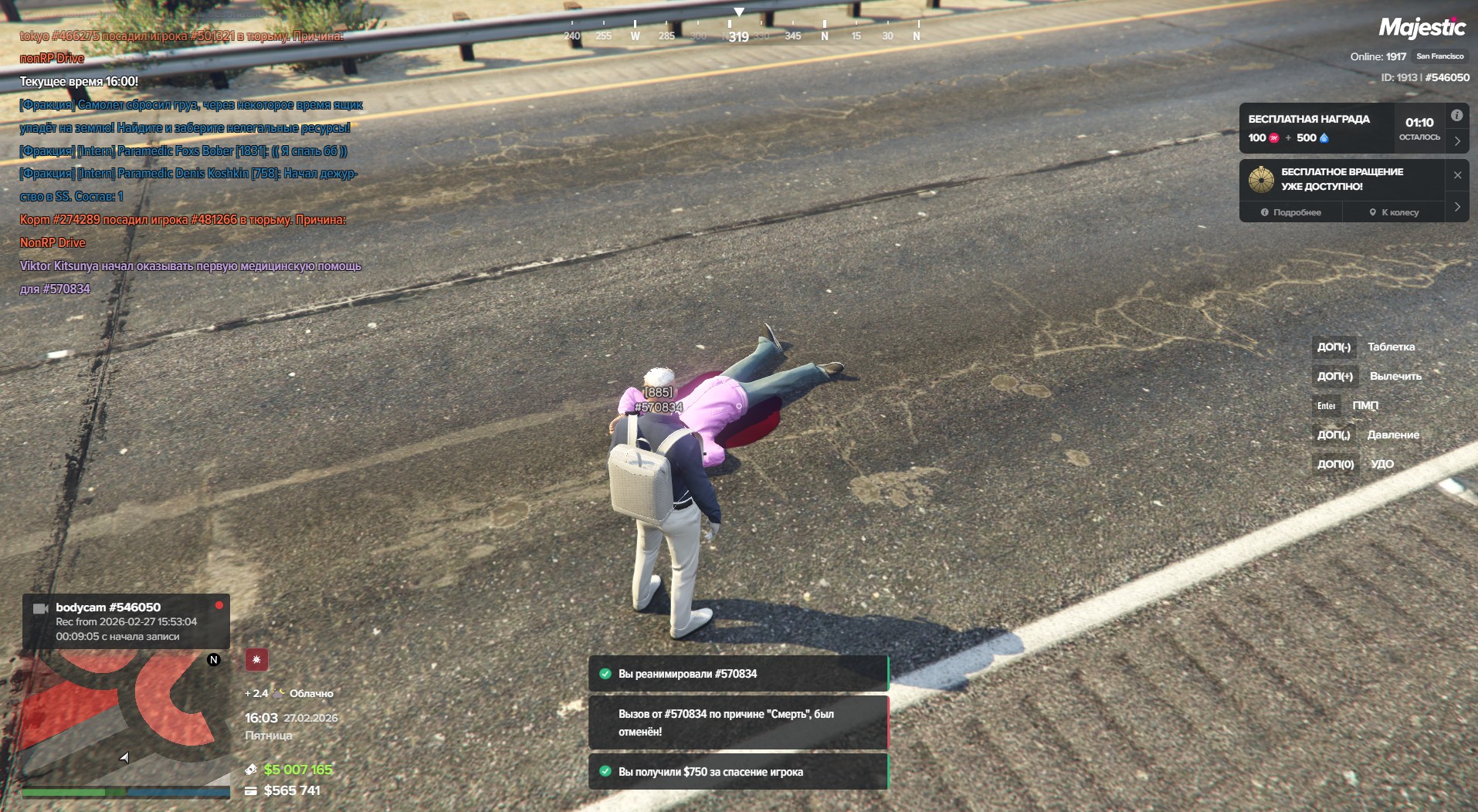The height and width of the screenshot is (812, 1478).
Task: Pick the УДО action entry
Action: tap(1381, 464)
